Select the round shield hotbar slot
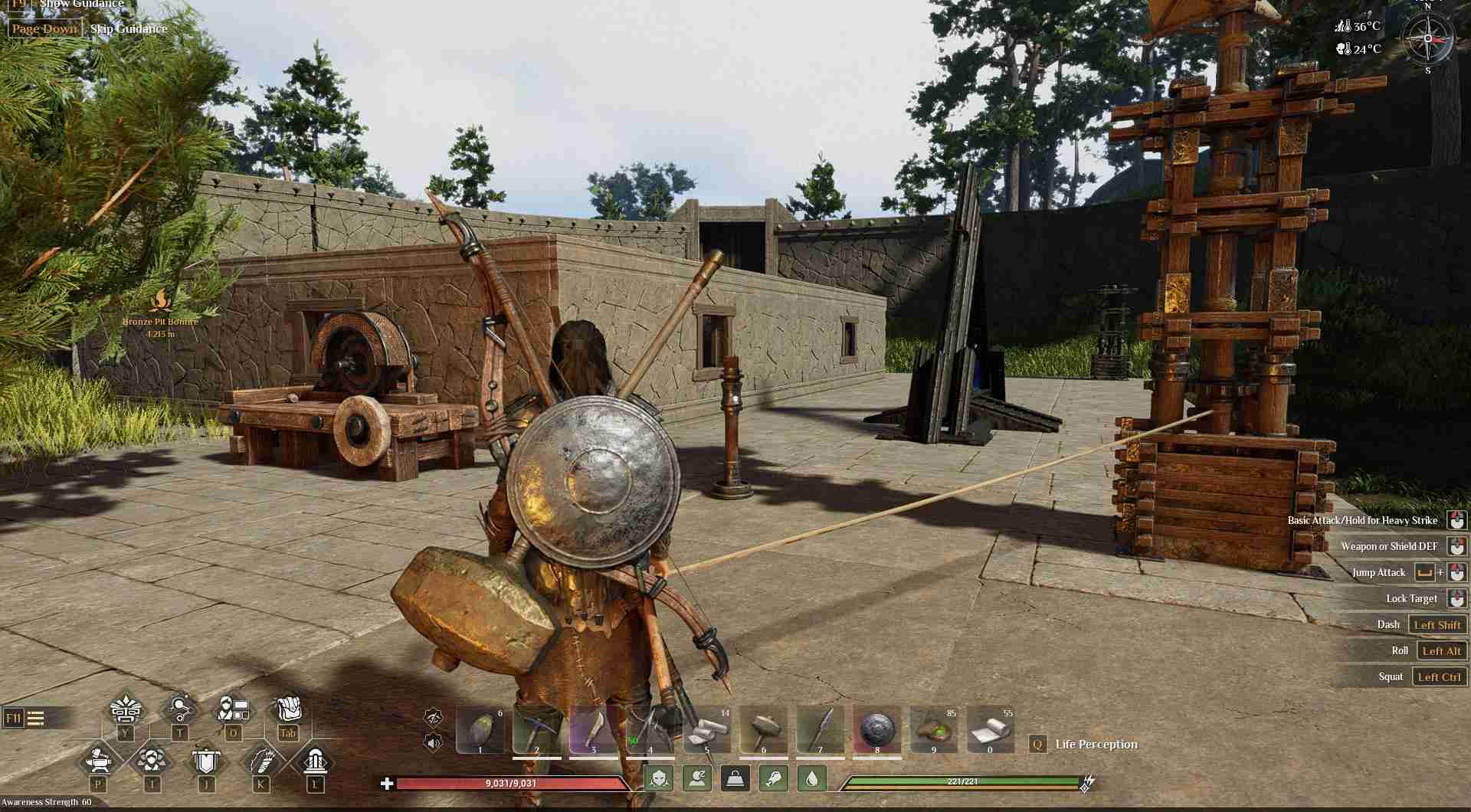Viewport: 1471px width, 812px height. pos(876,729)
